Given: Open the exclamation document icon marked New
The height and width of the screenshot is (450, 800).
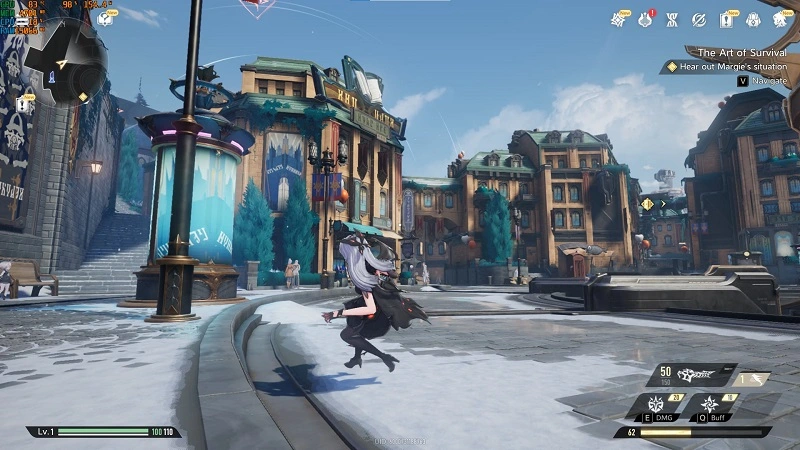Looking at the screenshot, I should [727, 19].
